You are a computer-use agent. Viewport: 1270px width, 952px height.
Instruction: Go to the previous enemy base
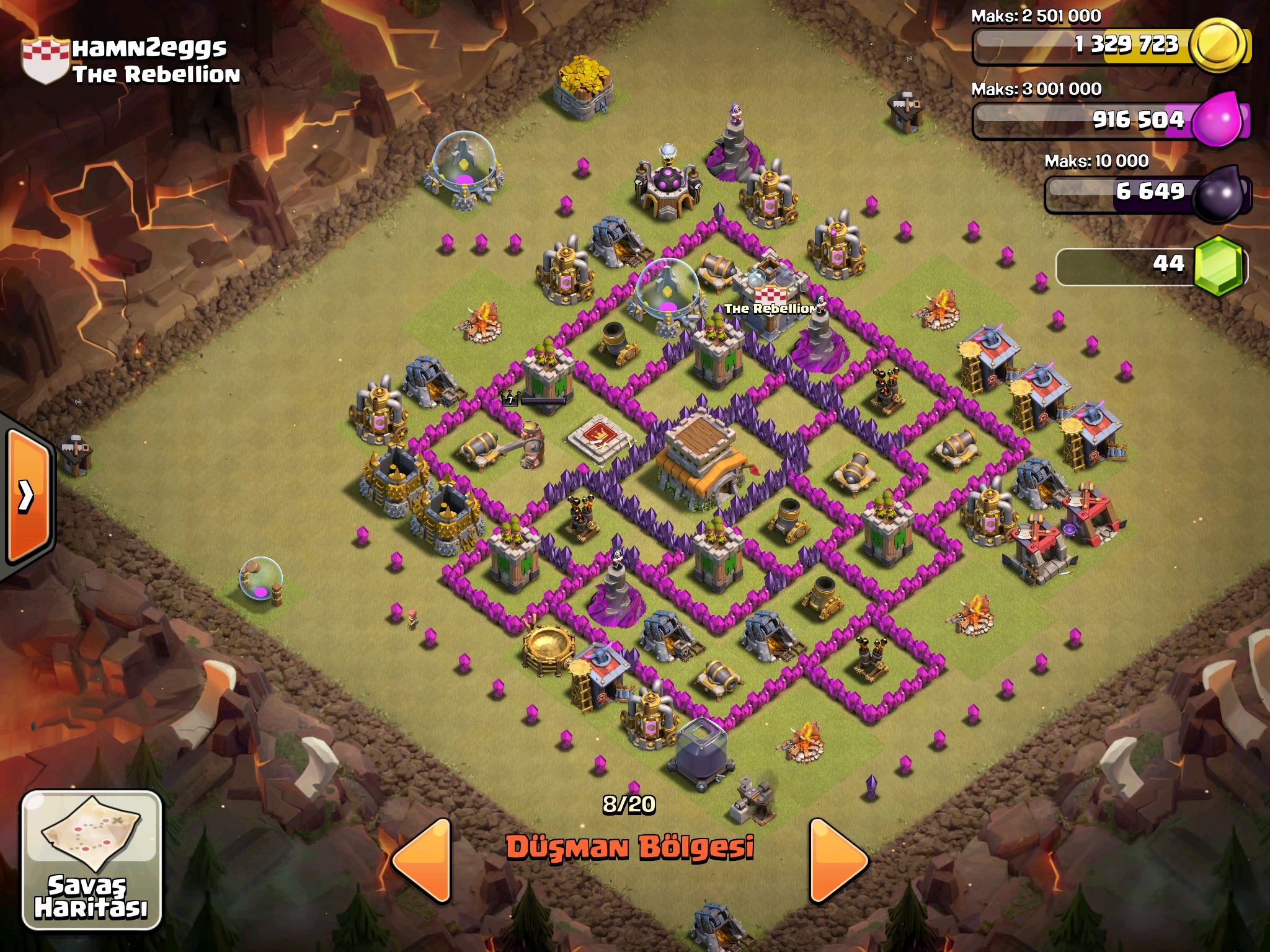coord(424,860)
